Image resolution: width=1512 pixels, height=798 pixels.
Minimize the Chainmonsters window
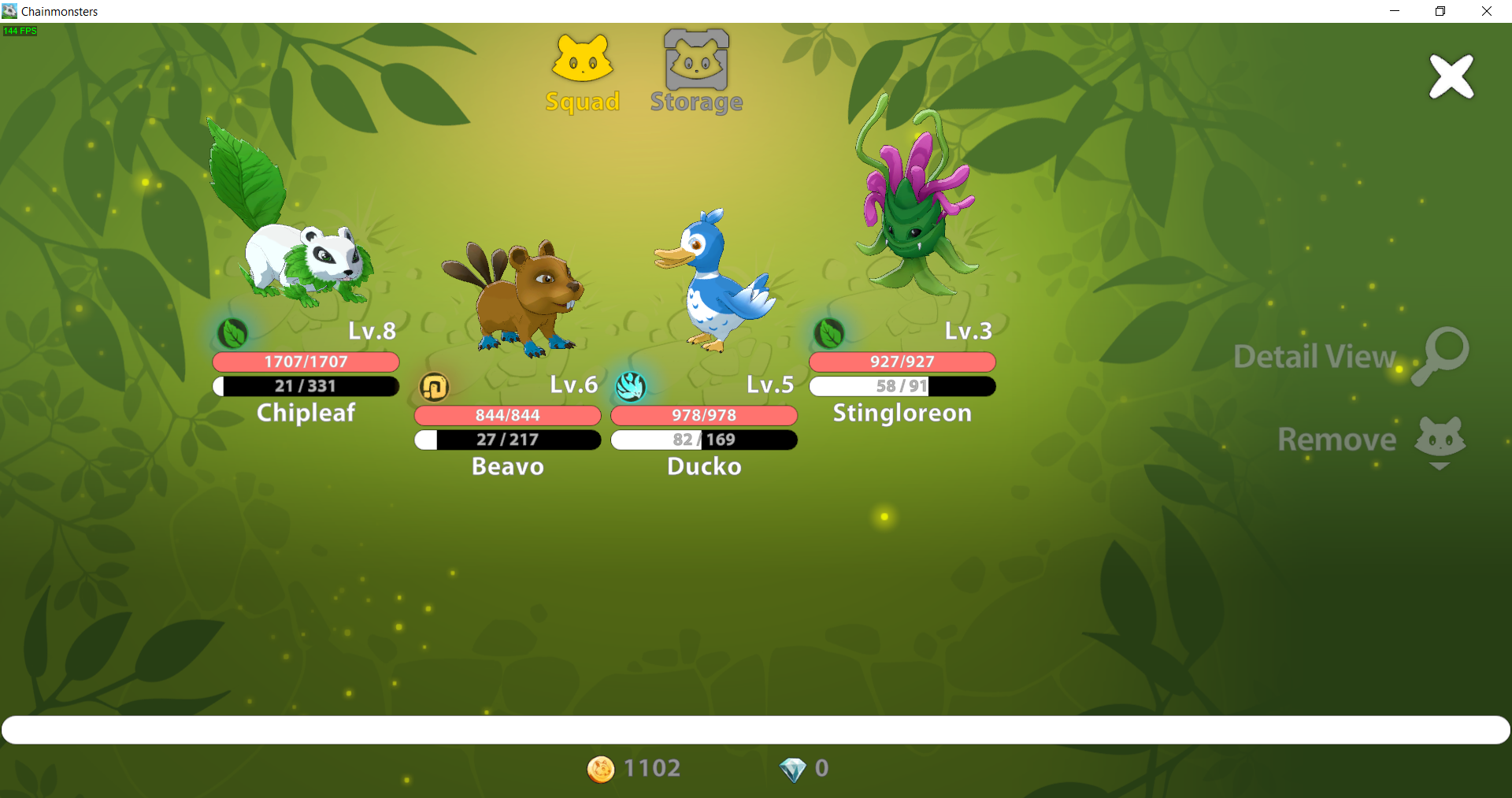(x=1395, y=11)
